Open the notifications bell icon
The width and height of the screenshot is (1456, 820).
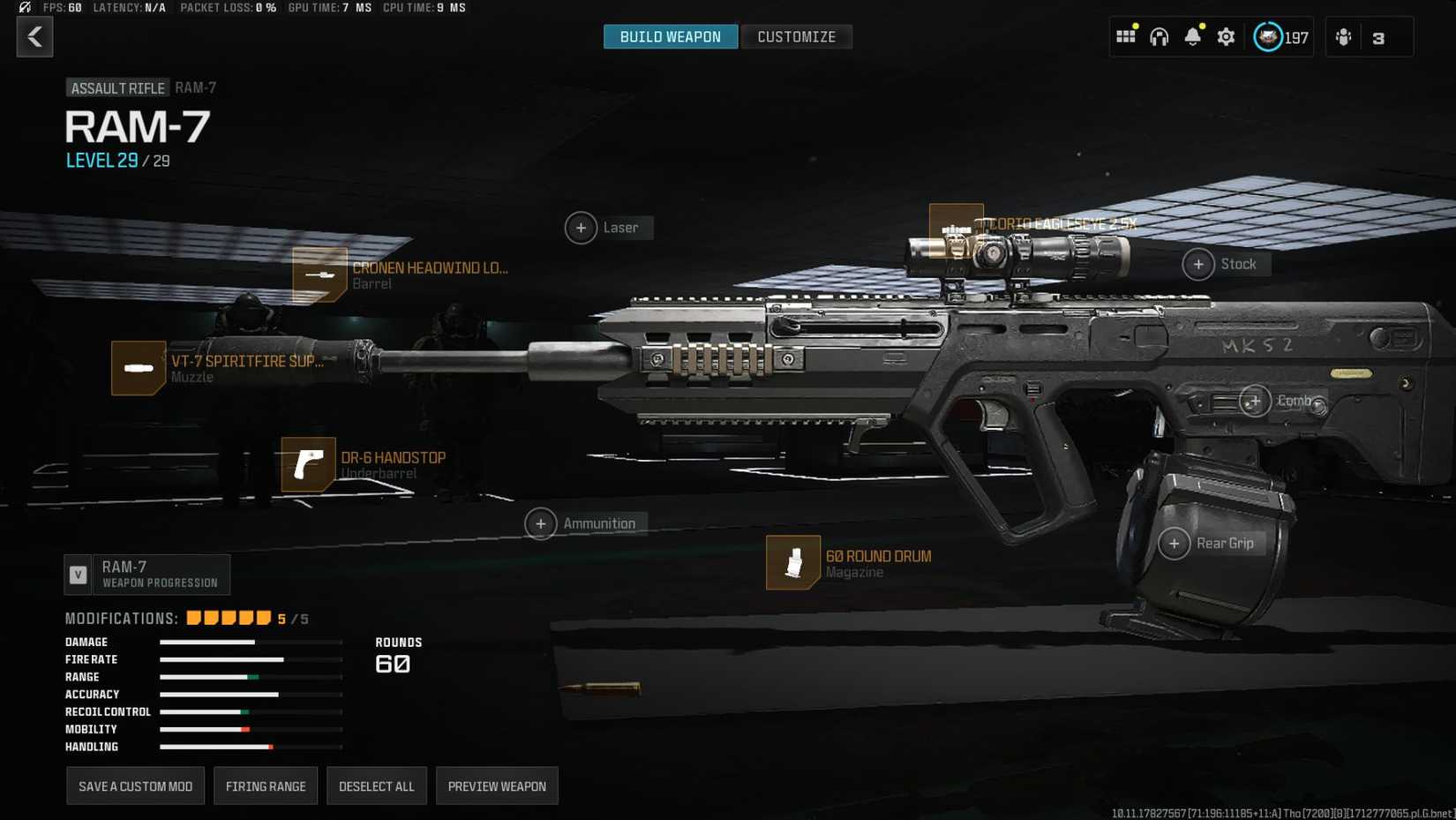click(x=1193, y=37)
